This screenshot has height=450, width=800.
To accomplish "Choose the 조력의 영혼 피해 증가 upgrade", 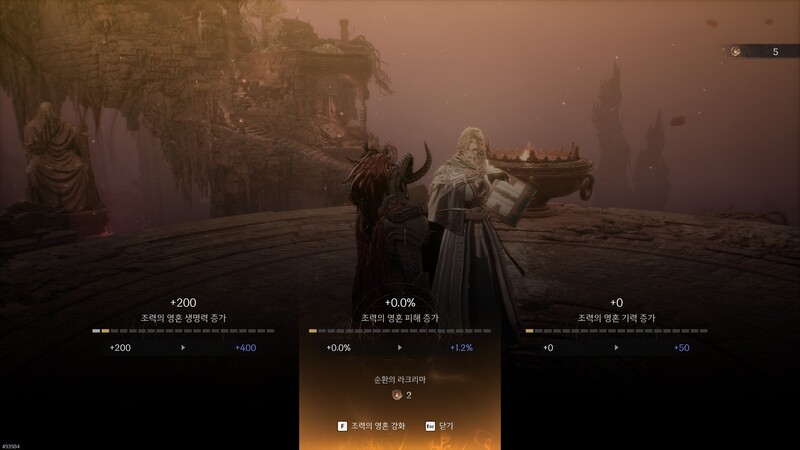I will click(399, 318).
